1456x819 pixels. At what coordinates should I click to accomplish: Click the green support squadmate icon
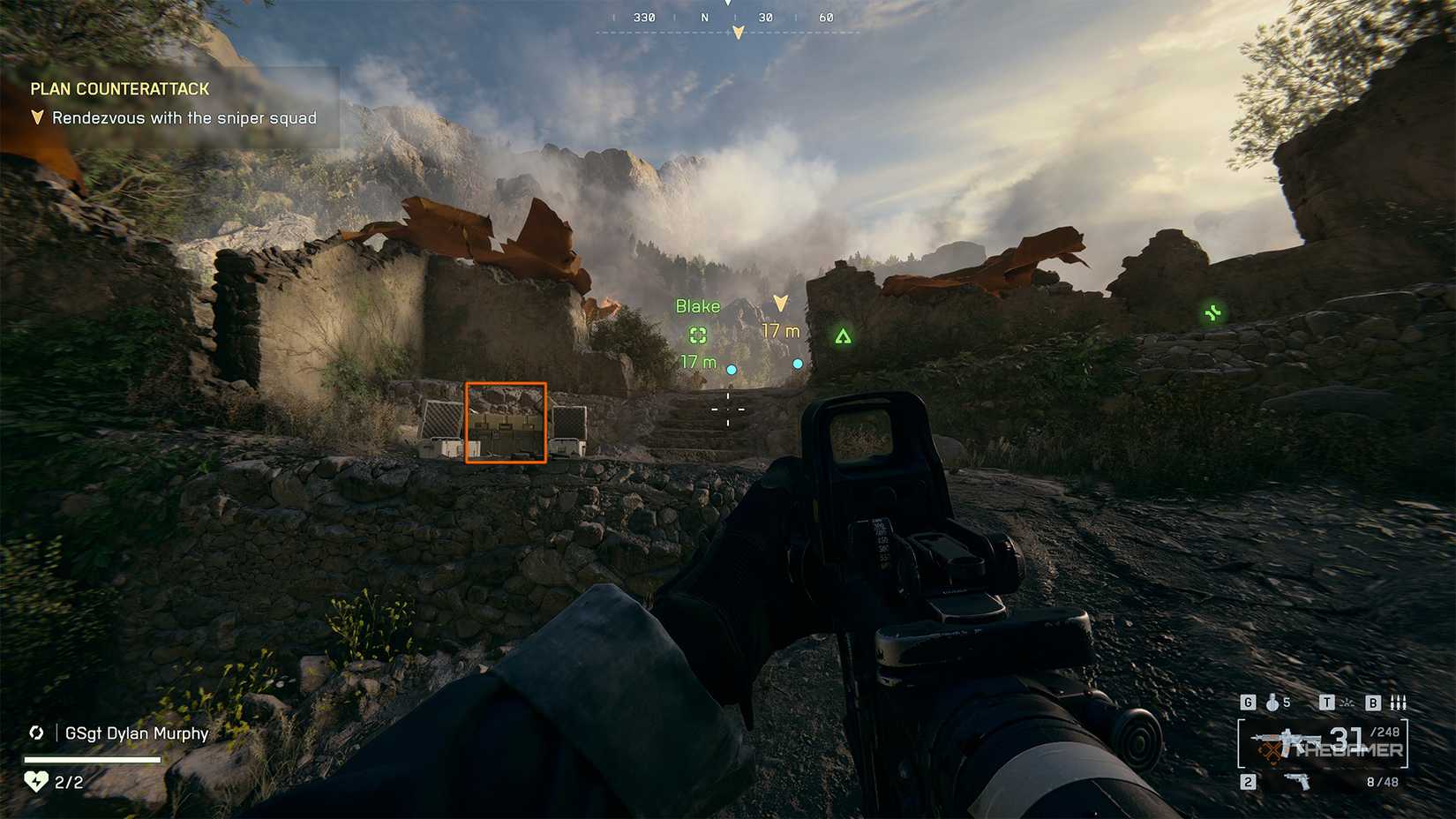[1213, 312]
